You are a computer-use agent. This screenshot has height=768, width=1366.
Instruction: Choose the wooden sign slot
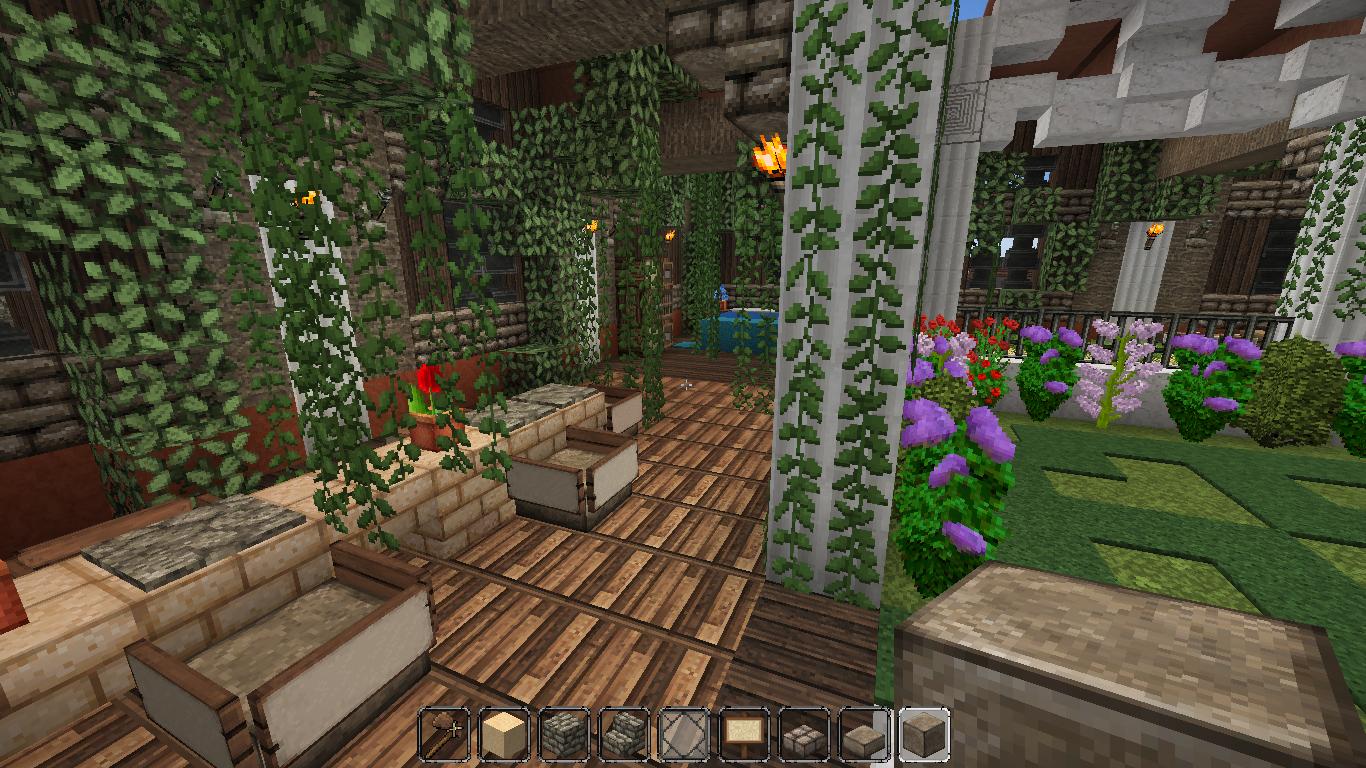coord(745,734)
